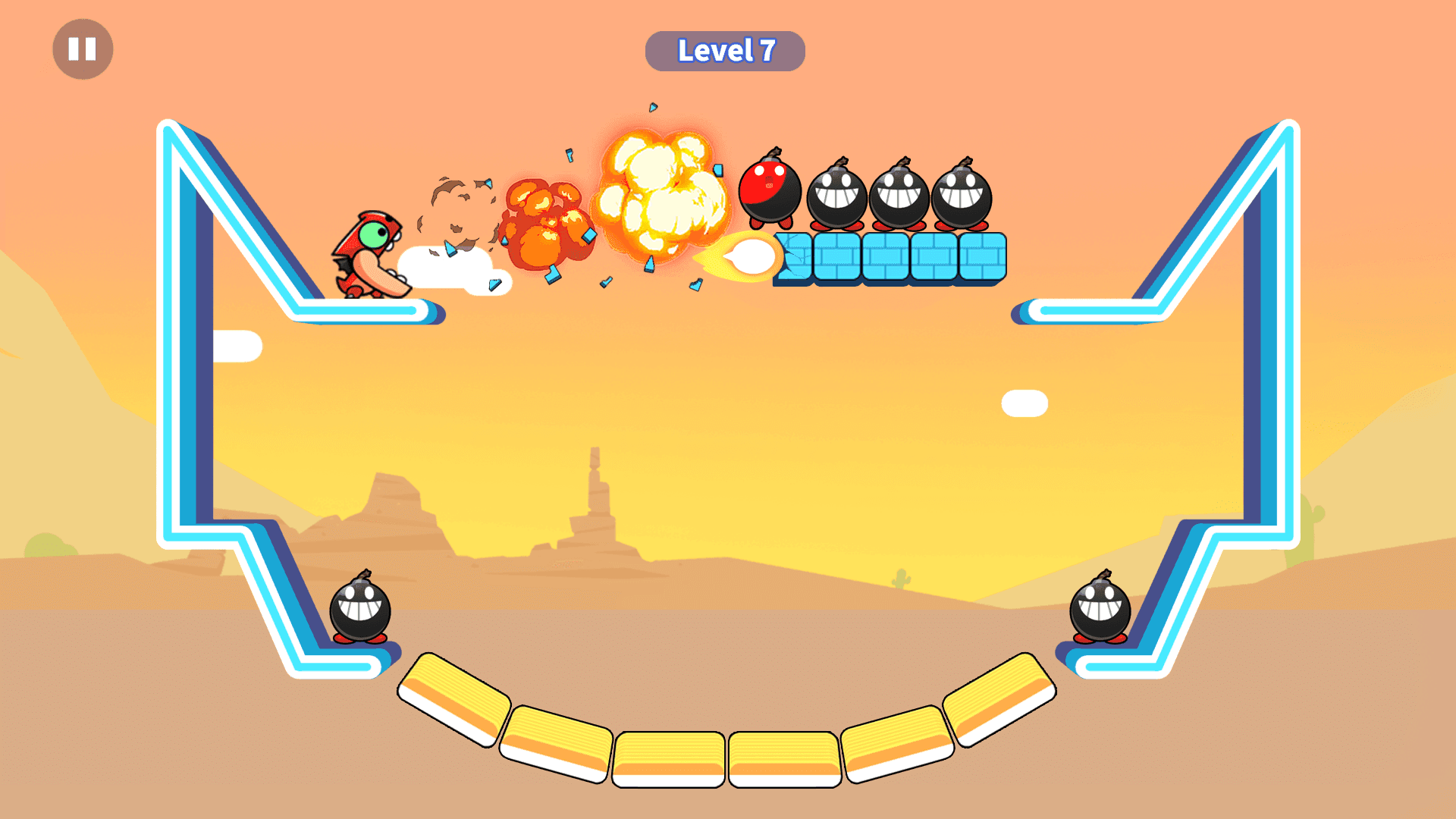Click the Level 7 banner
Screen dimensions: 1456x819
click(725, 50)
